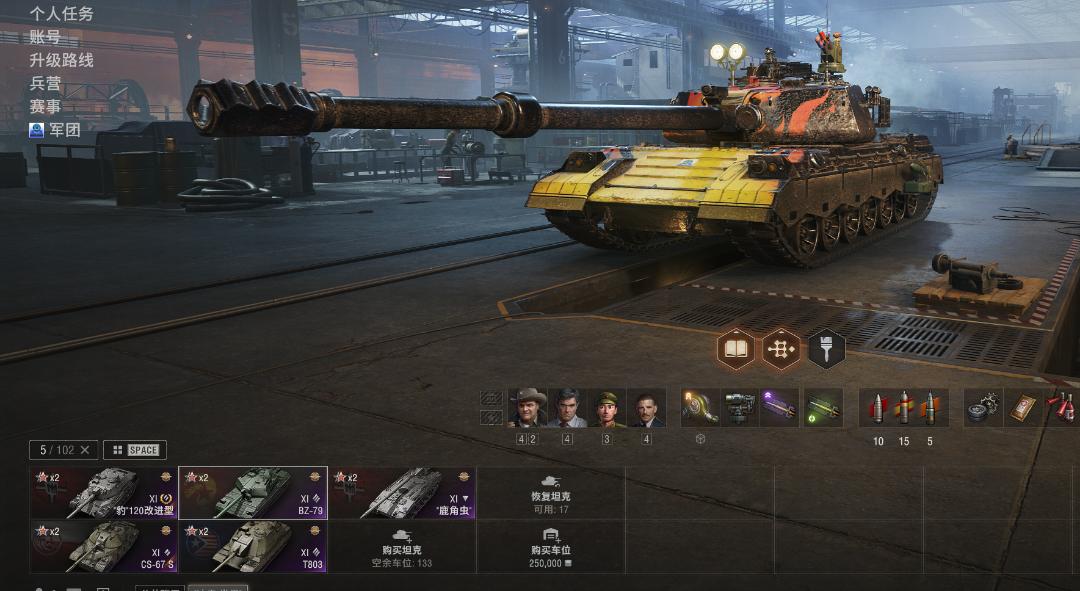
Task: Click 购买坦克 buy tank slot
Action: coord(402,546)
